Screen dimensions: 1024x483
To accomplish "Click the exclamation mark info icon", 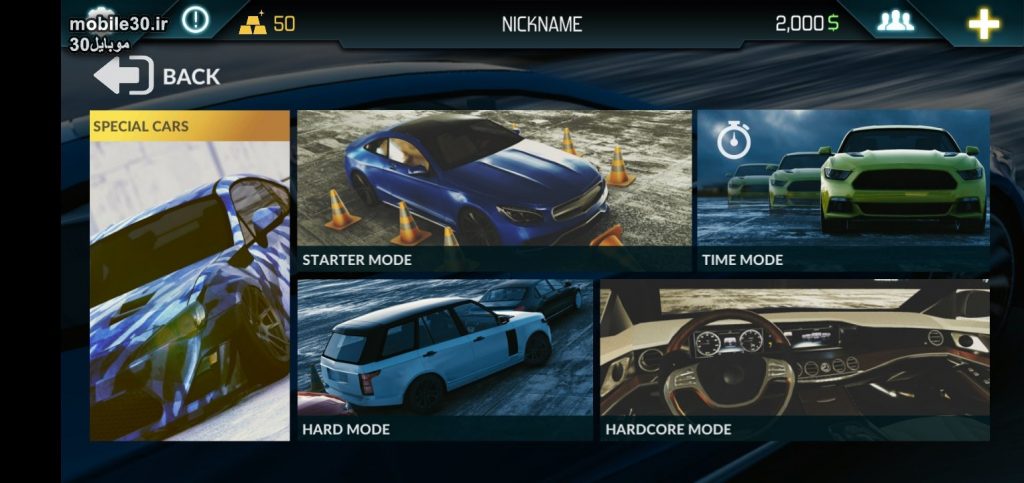I will point(195,20).
